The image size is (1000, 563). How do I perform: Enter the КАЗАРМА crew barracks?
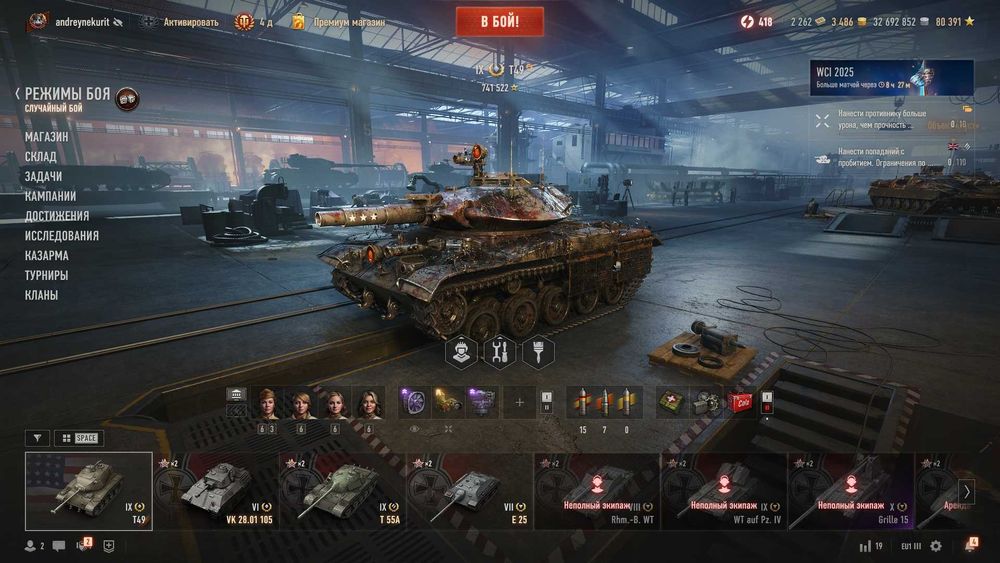coord(47,255)
